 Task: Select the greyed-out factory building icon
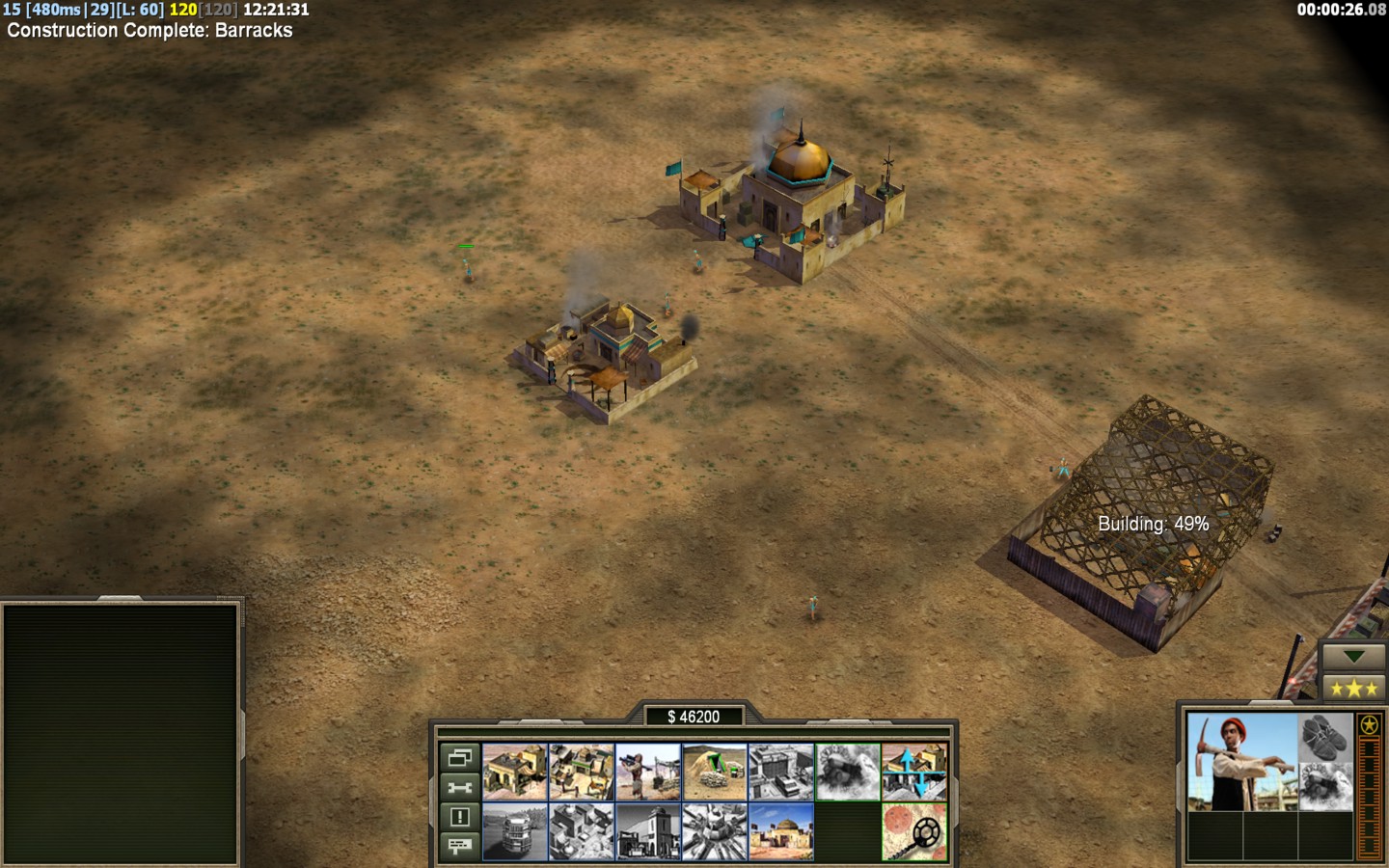click(x=781, y=772)
